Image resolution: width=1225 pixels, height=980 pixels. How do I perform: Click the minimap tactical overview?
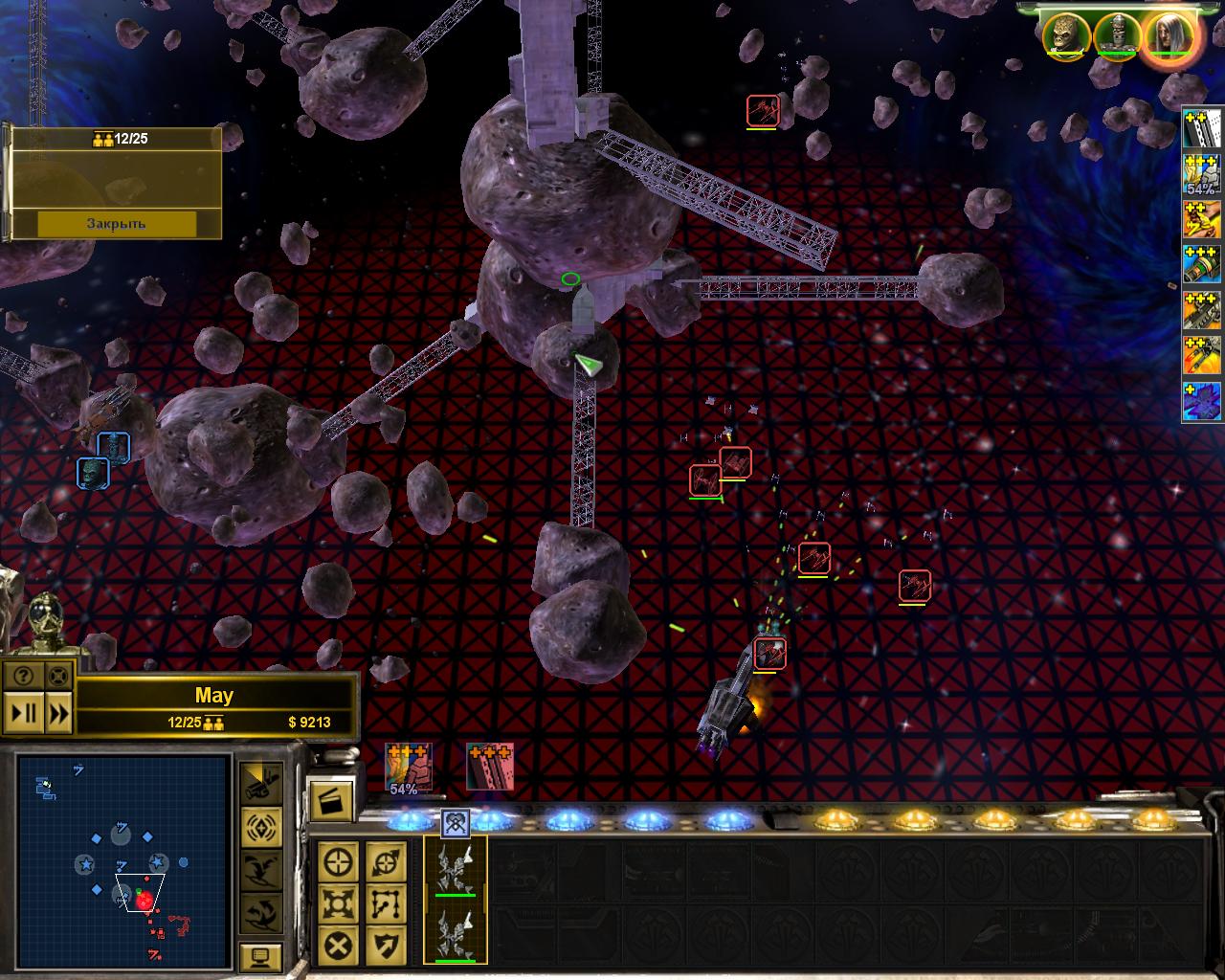123,859
